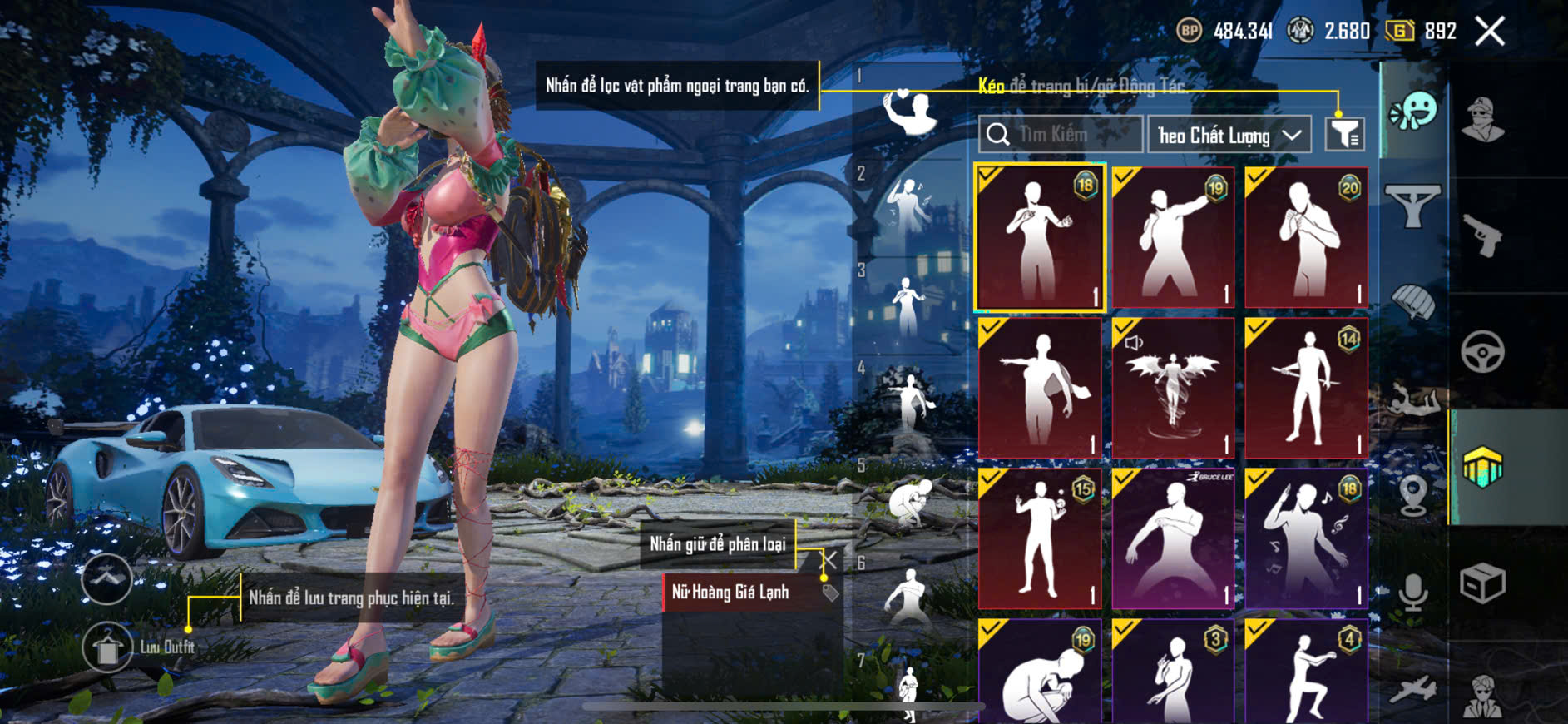Choose the Bruce Lee emote tile

click(1173, 538)
